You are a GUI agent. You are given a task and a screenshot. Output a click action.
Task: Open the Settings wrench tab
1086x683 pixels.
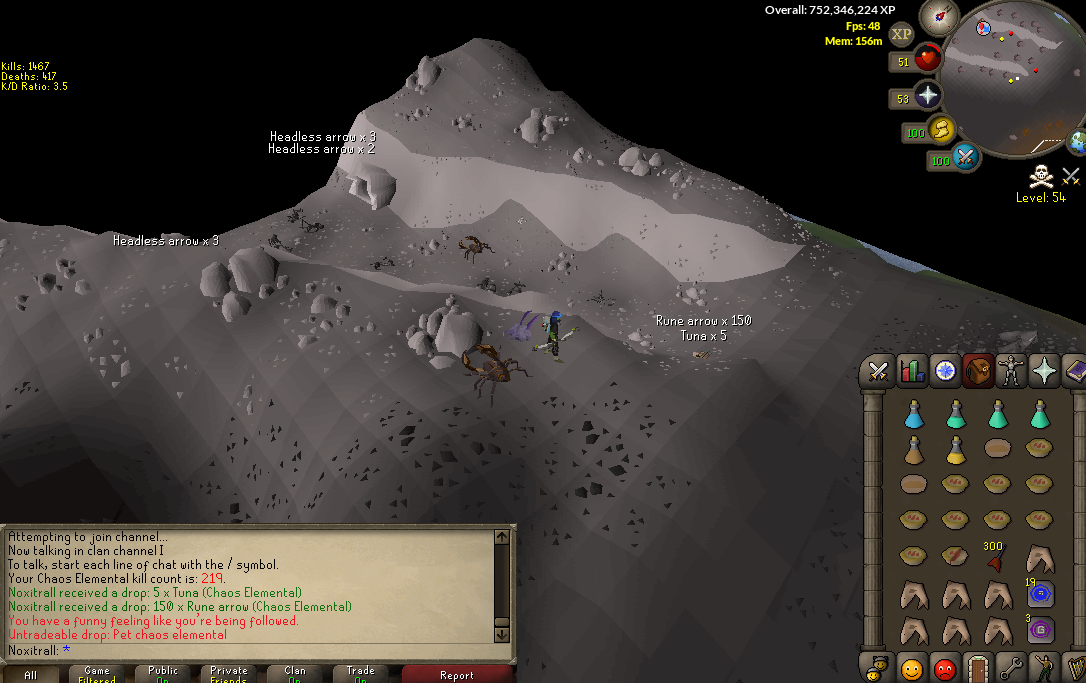(x=1011, y=666)
